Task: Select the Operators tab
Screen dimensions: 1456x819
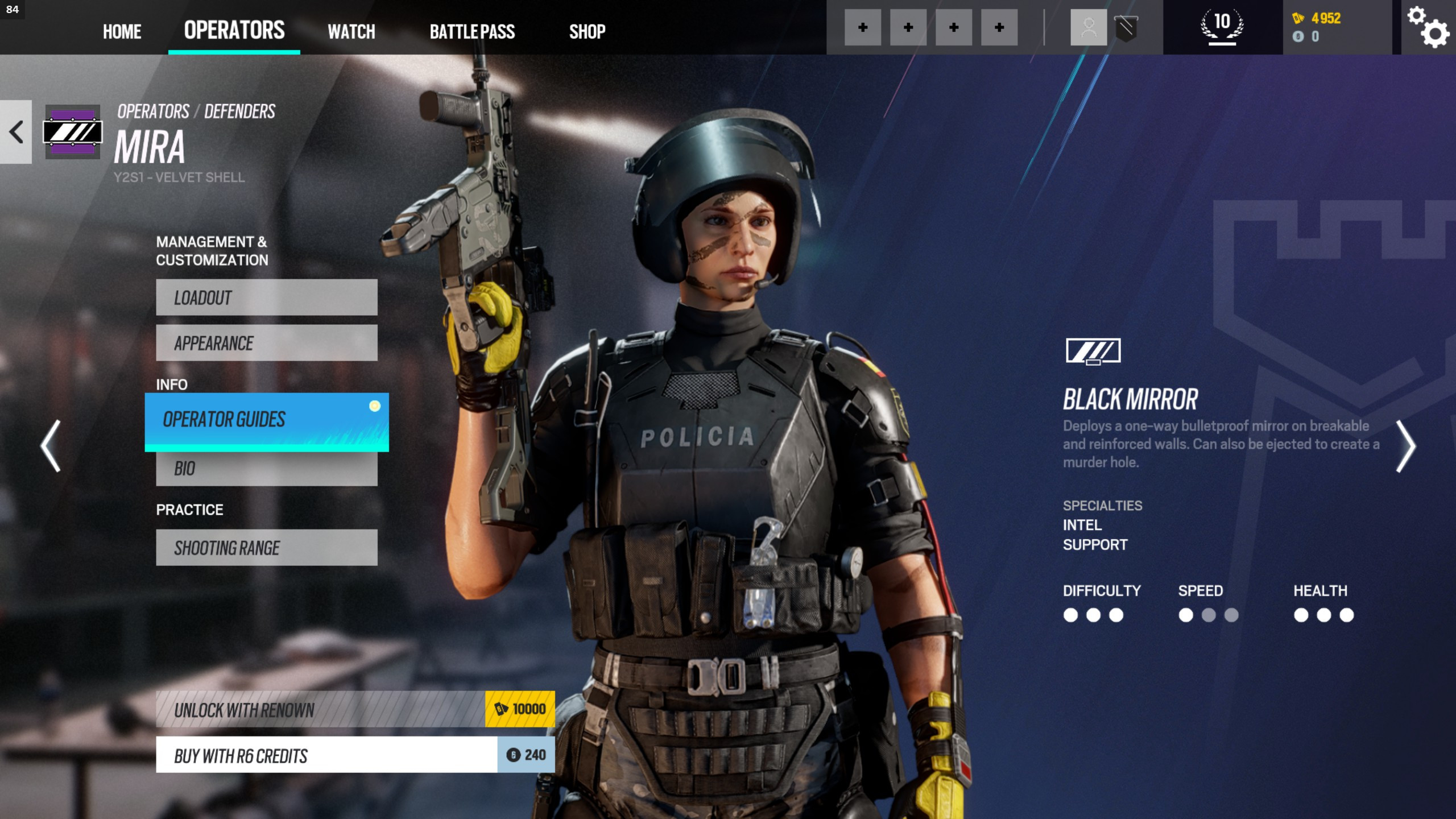Action: click(x=234, y=30)
